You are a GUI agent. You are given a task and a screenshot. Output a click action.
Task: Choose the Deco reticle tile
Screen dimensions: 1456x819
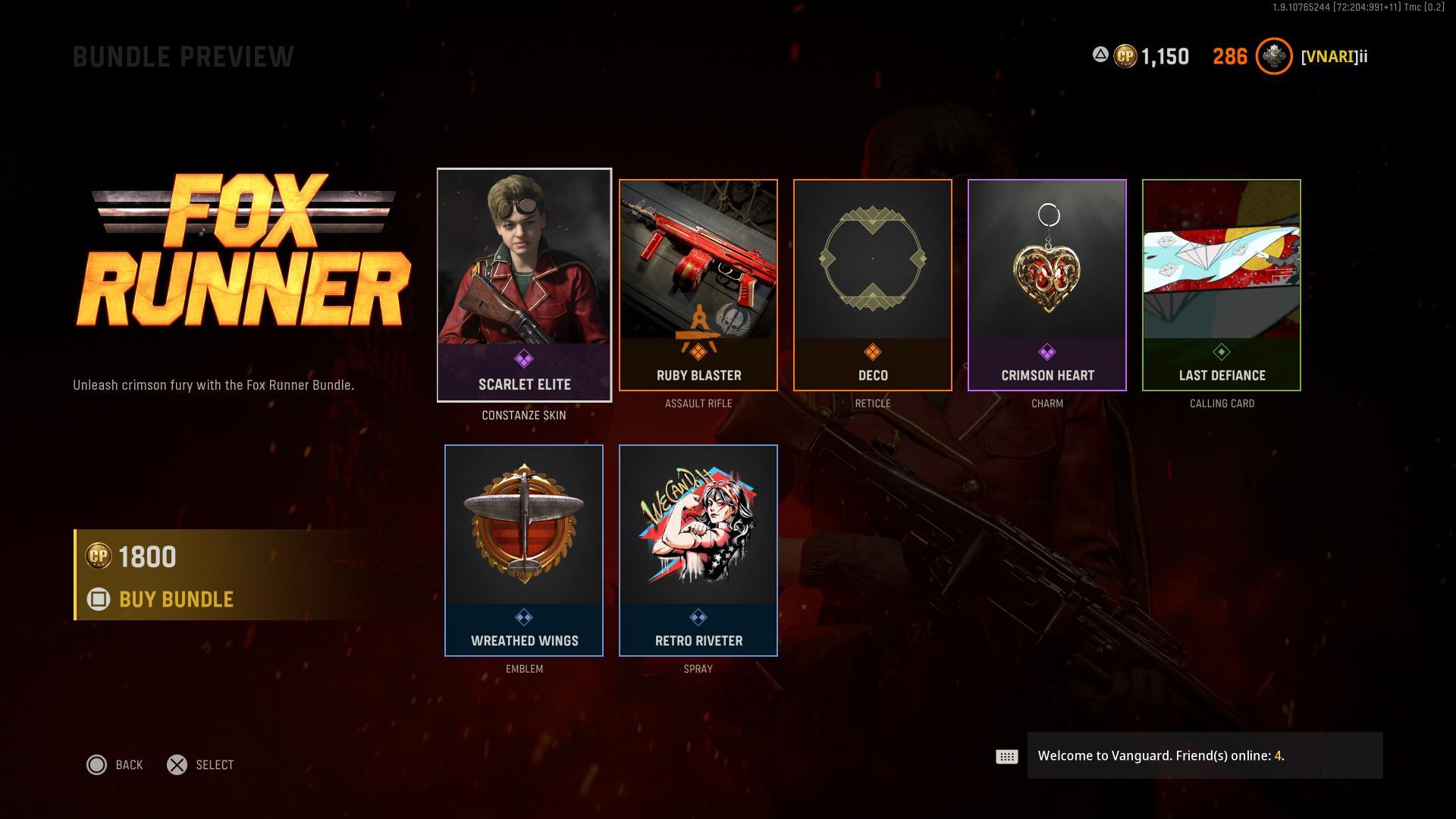pos(872,285)
